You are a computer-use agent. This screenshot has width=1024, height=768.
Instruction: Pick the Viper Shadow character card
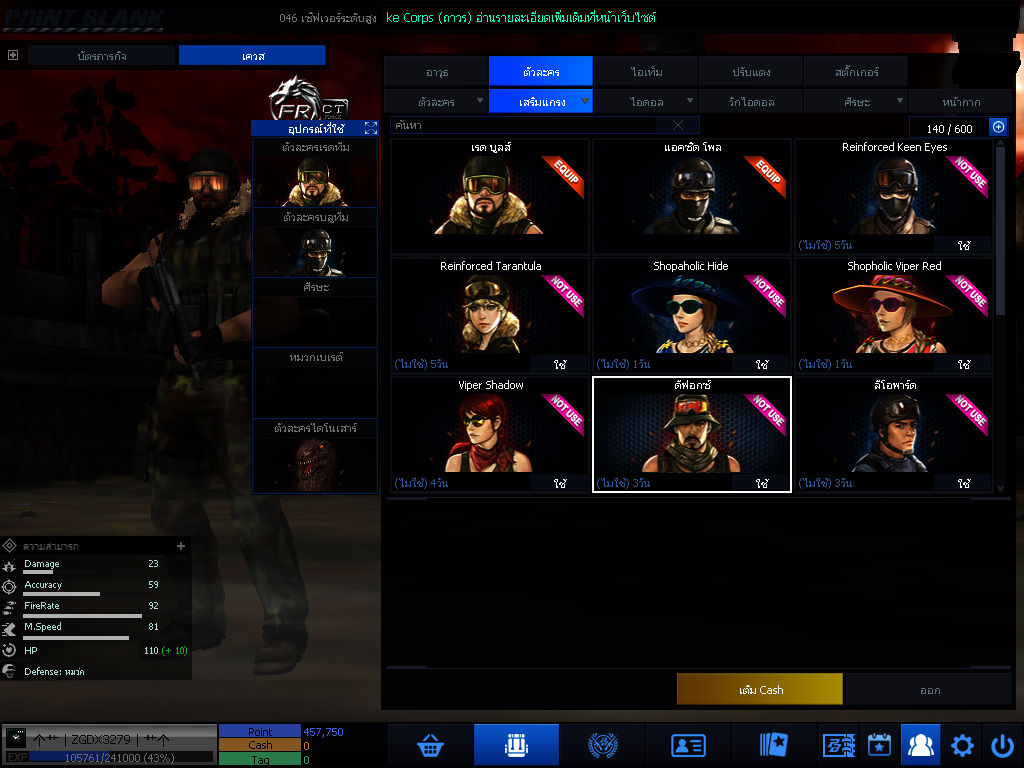point(490,434)
